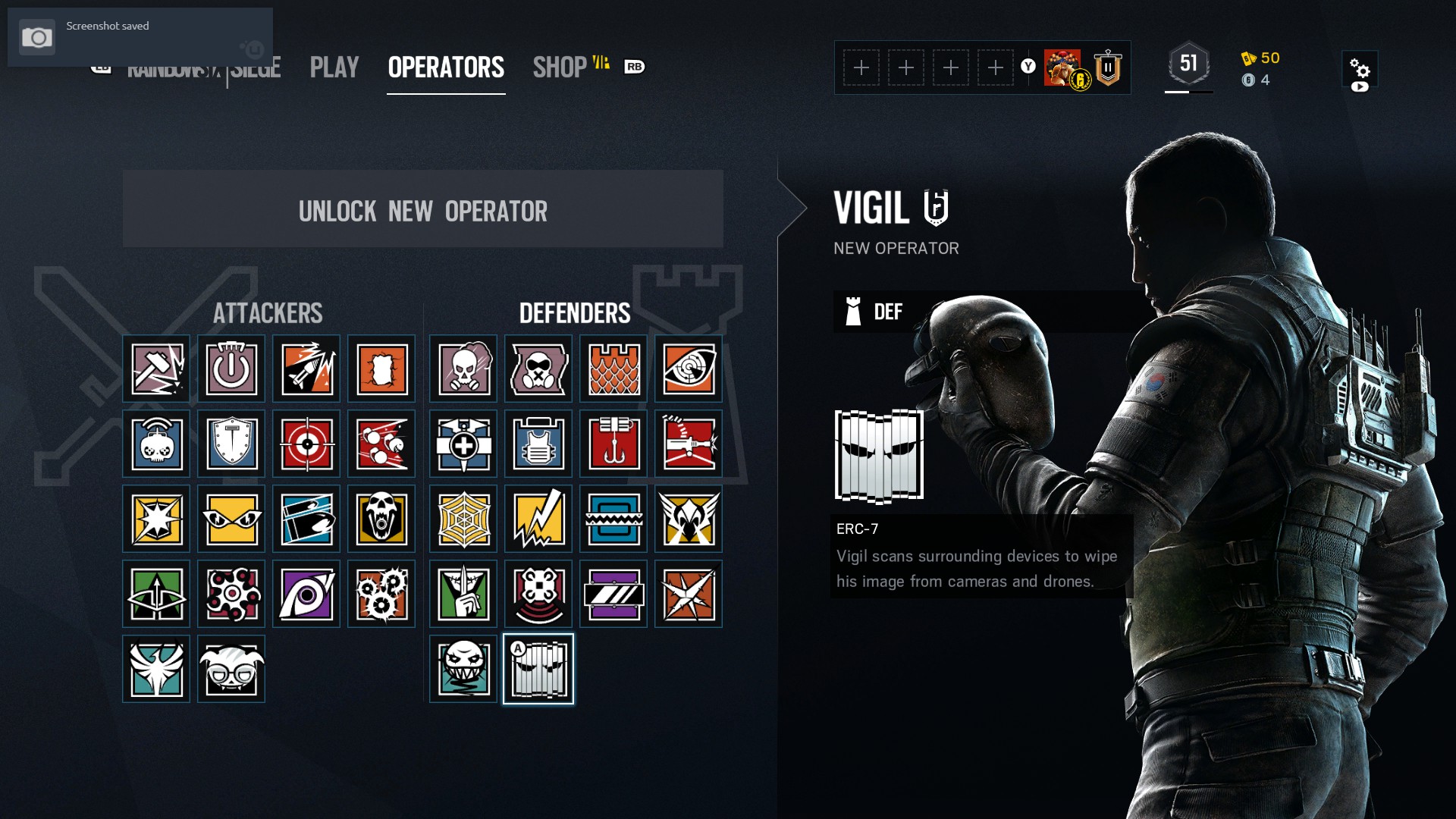Select the Ela grinning face icon
Viewport: 1456px width, 819px height.
pos(463,669)
